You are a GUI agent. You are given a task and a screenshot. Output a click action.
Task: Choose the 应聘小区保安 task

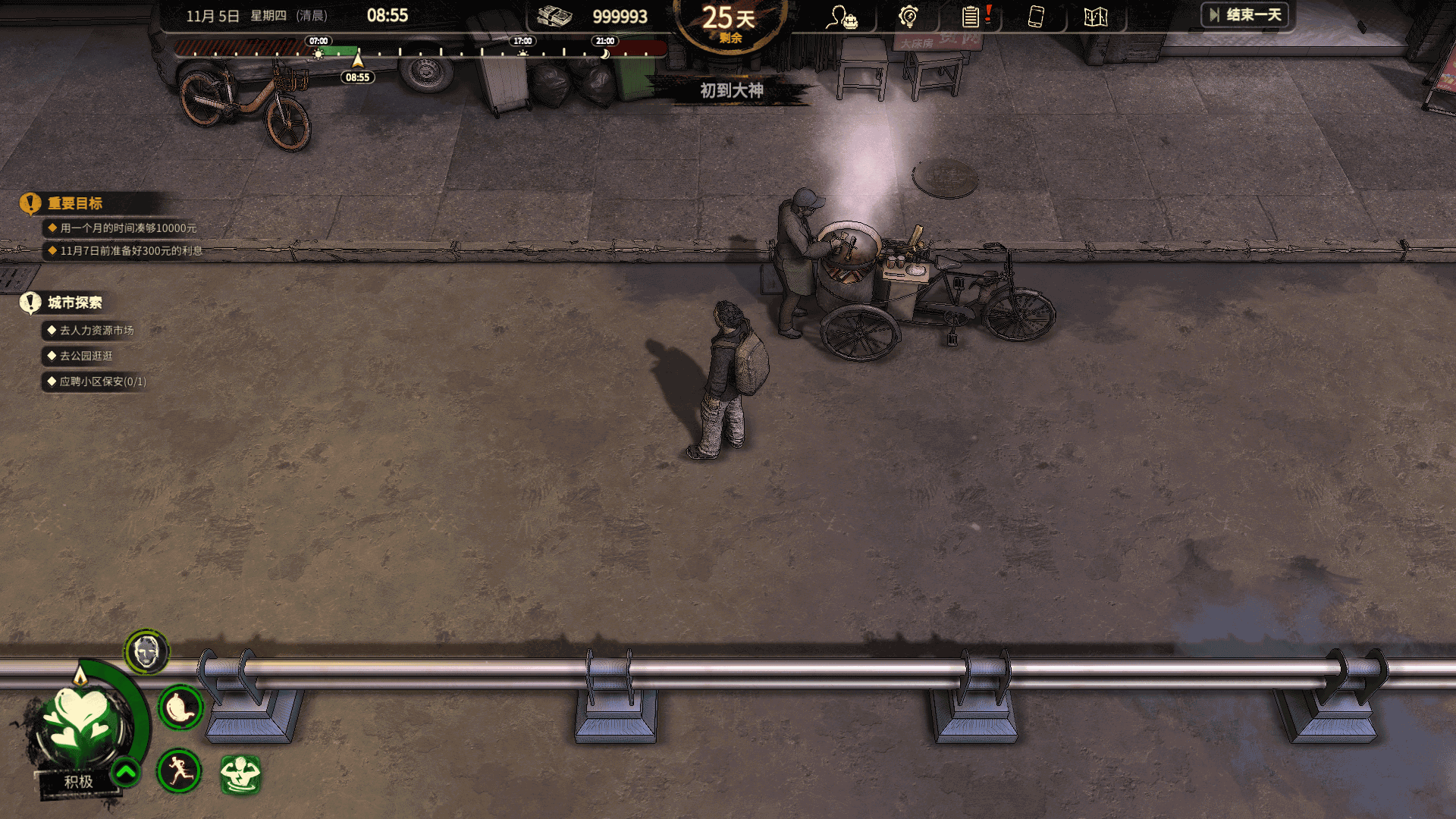coord(102,381)
